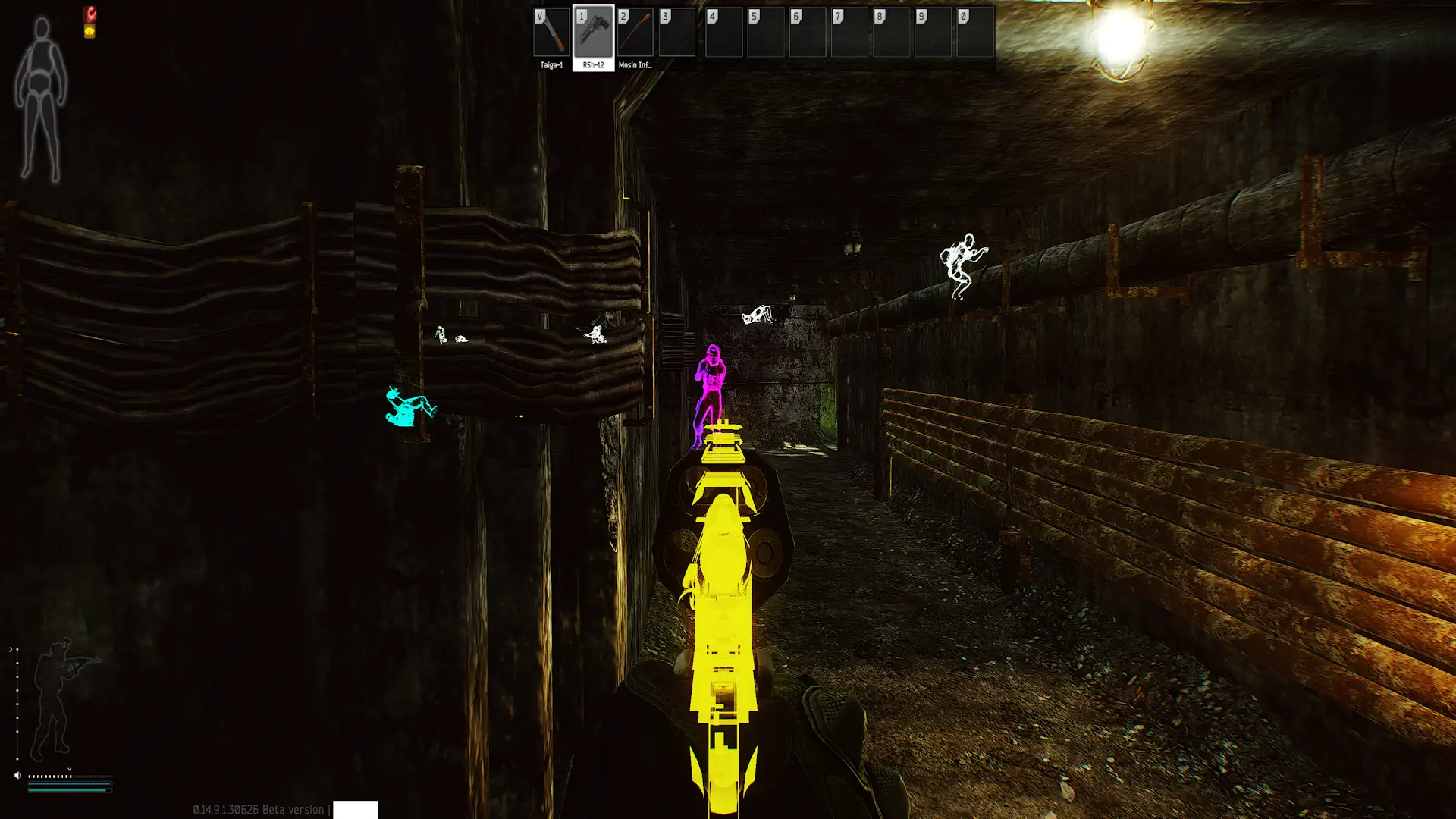Expand the stance indicator side arrow chevron
The height and width of the screenshot is (819, 1456).
[11, 648]
